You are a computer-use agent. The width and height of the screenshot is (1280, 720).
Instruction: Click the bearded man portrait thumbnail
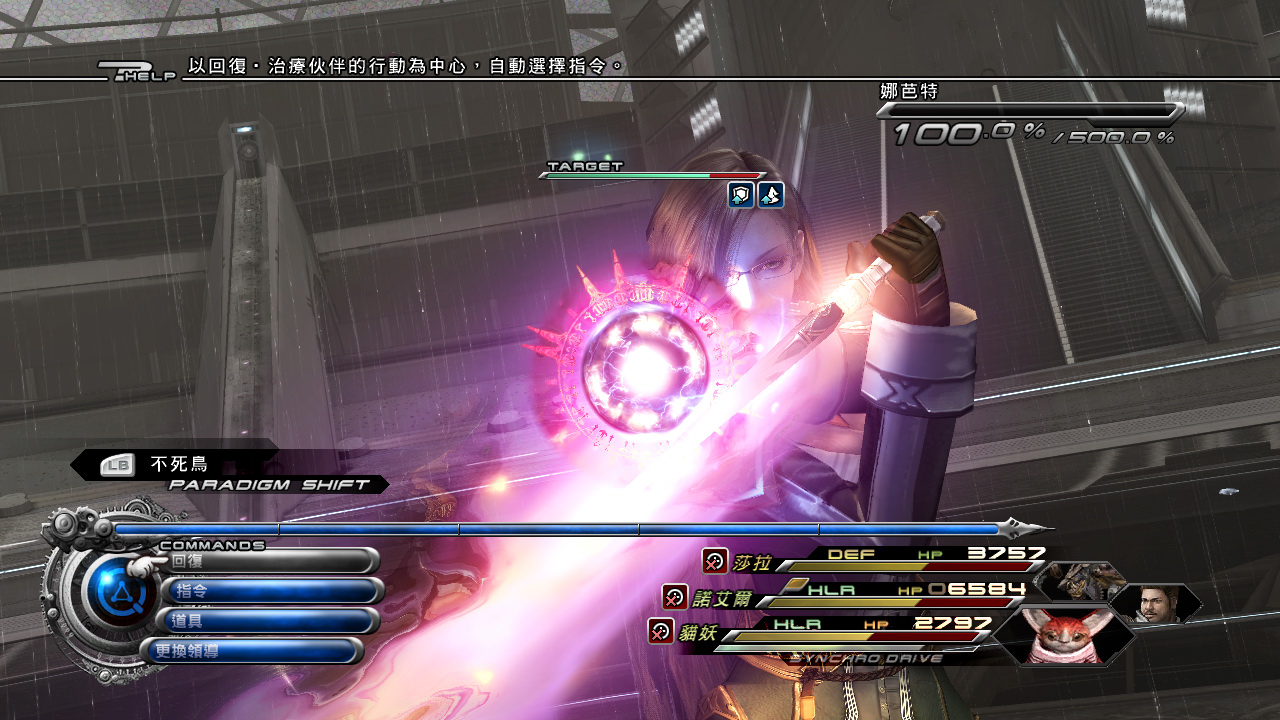1156,603
